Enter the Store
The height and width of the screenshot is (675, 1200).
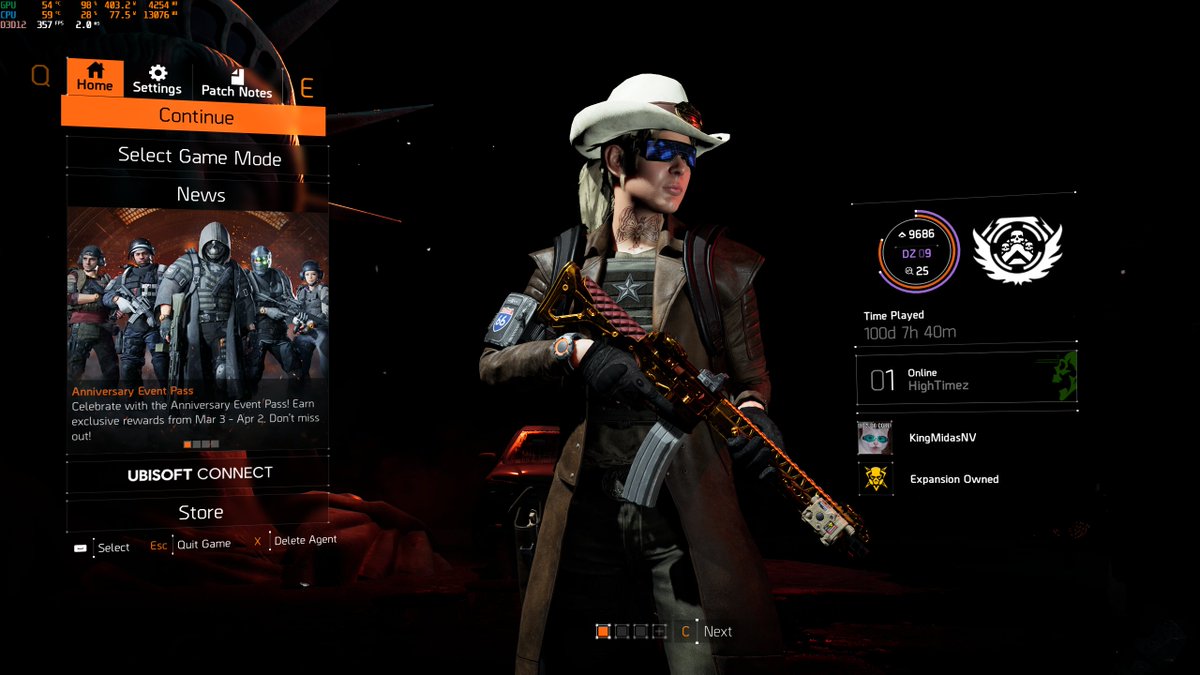click(200, 512)
